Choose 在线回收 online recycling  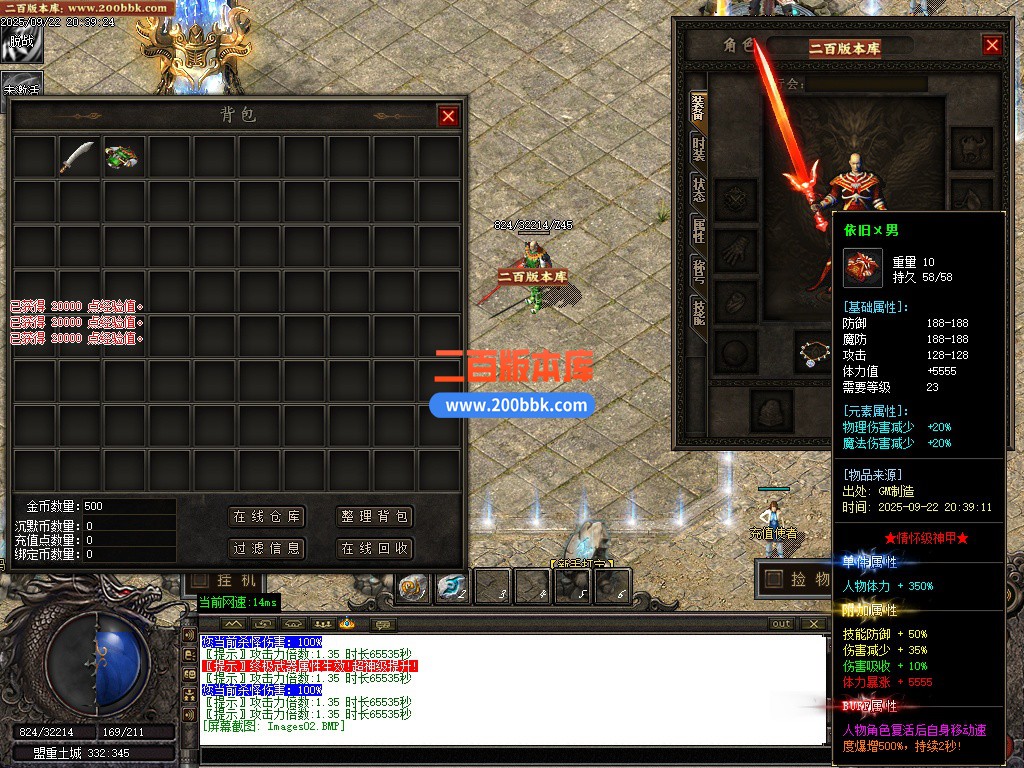(x=374, y=548)
